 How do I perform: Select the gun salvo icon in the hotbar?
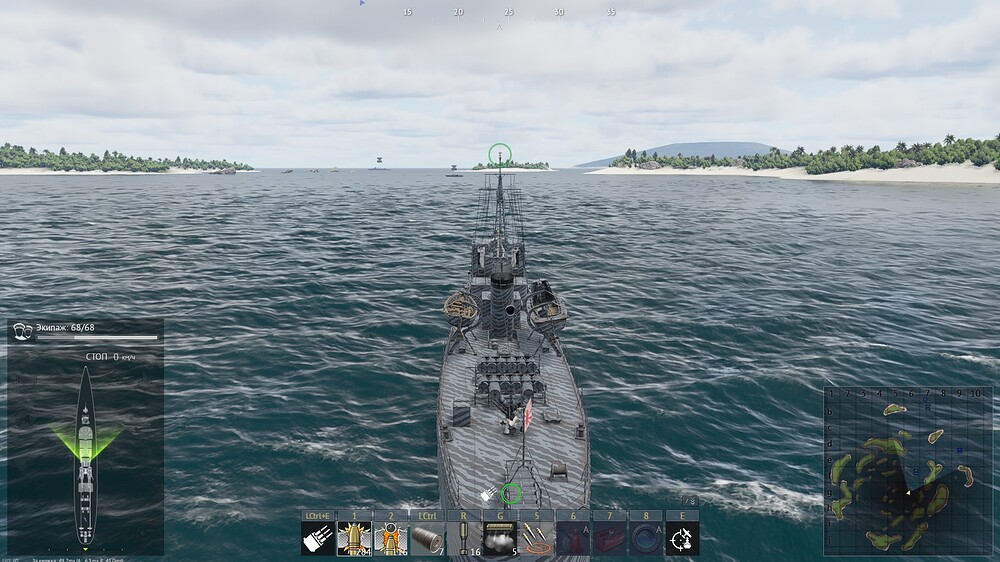[x=318, y=539]
